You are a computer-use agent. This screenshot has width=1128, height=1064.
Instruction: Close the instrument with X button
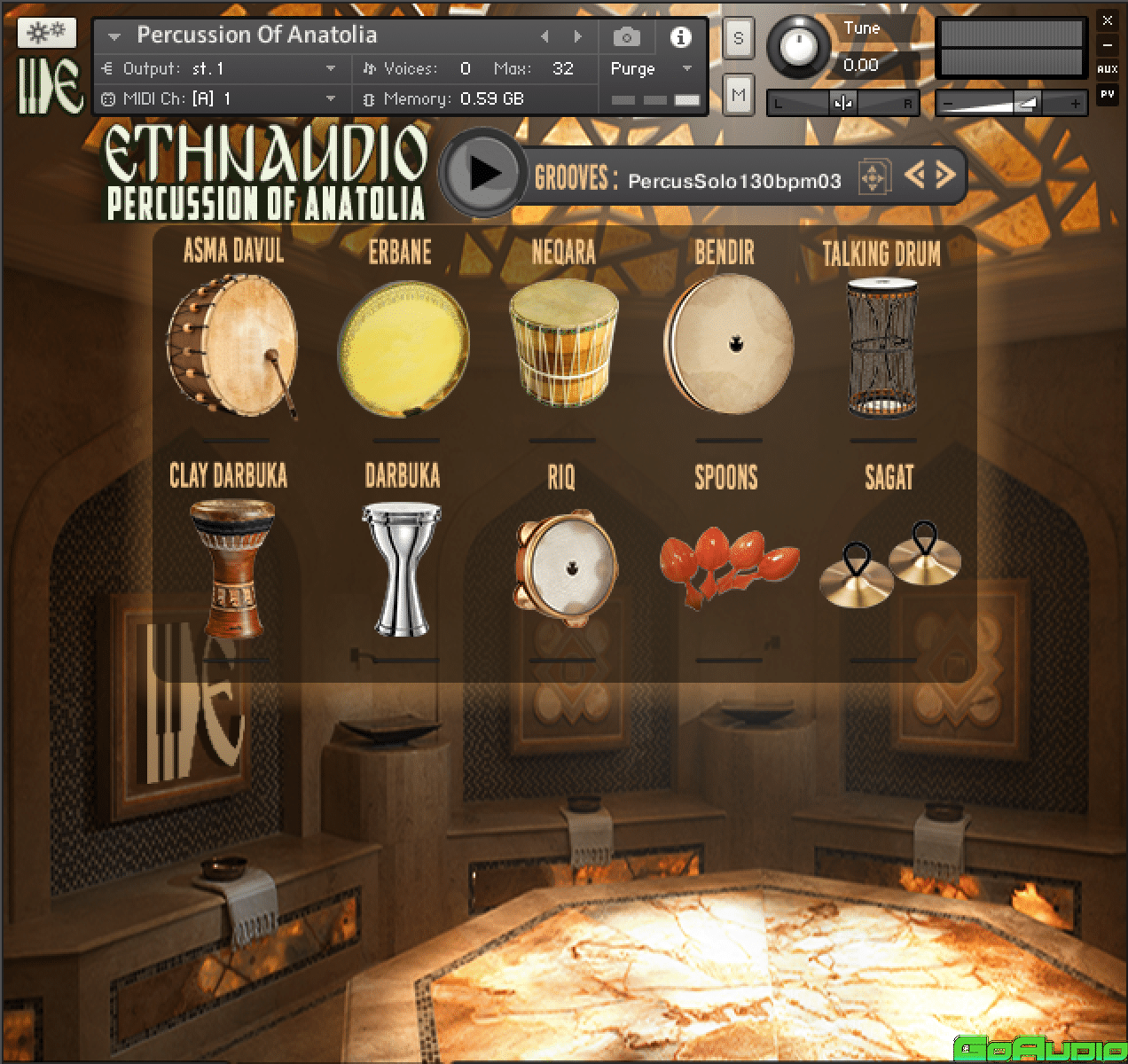click(x=1107, y=19)
